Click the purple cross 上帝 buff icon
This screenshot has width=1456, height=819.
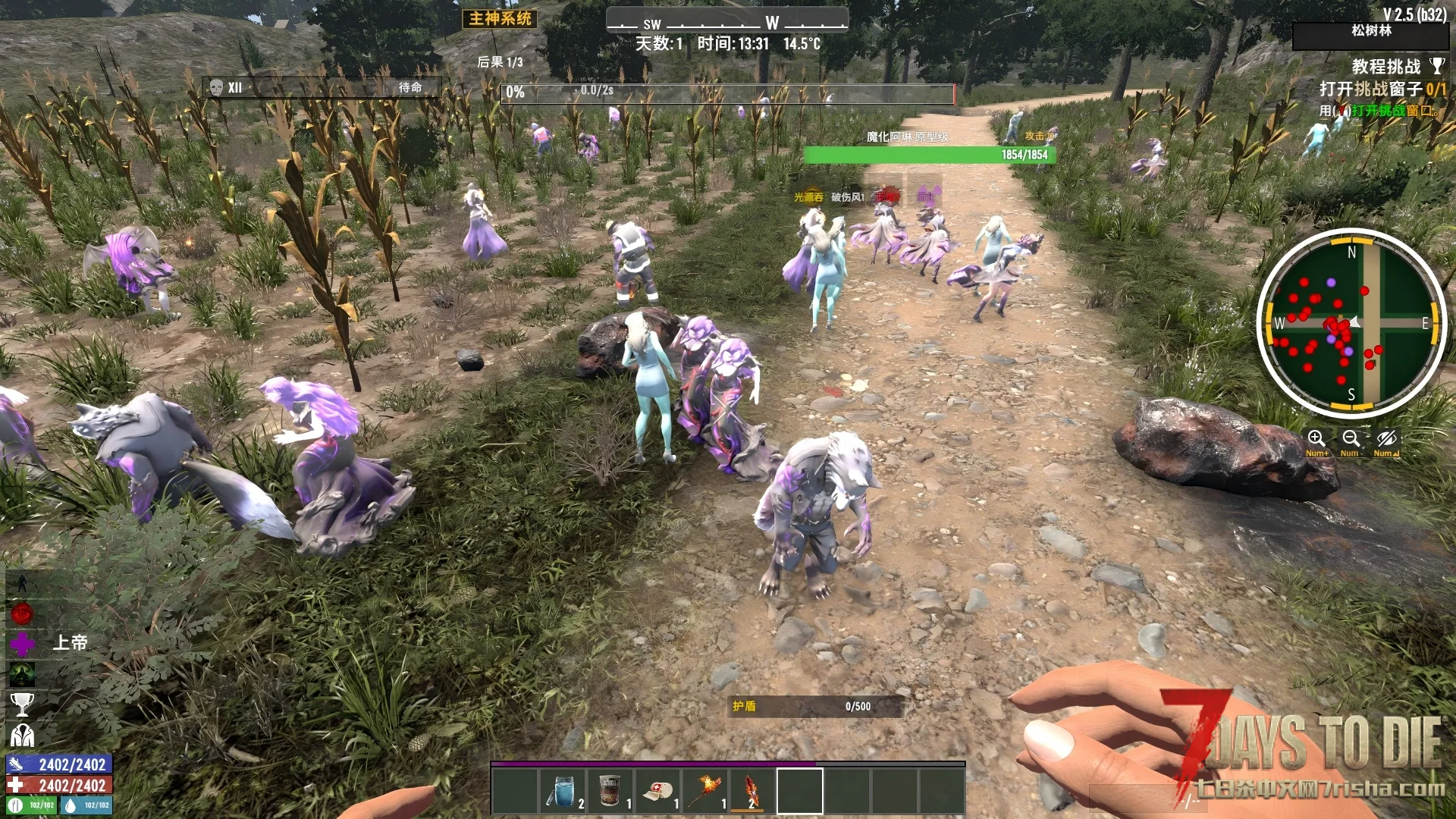click(x=22, y=644)
